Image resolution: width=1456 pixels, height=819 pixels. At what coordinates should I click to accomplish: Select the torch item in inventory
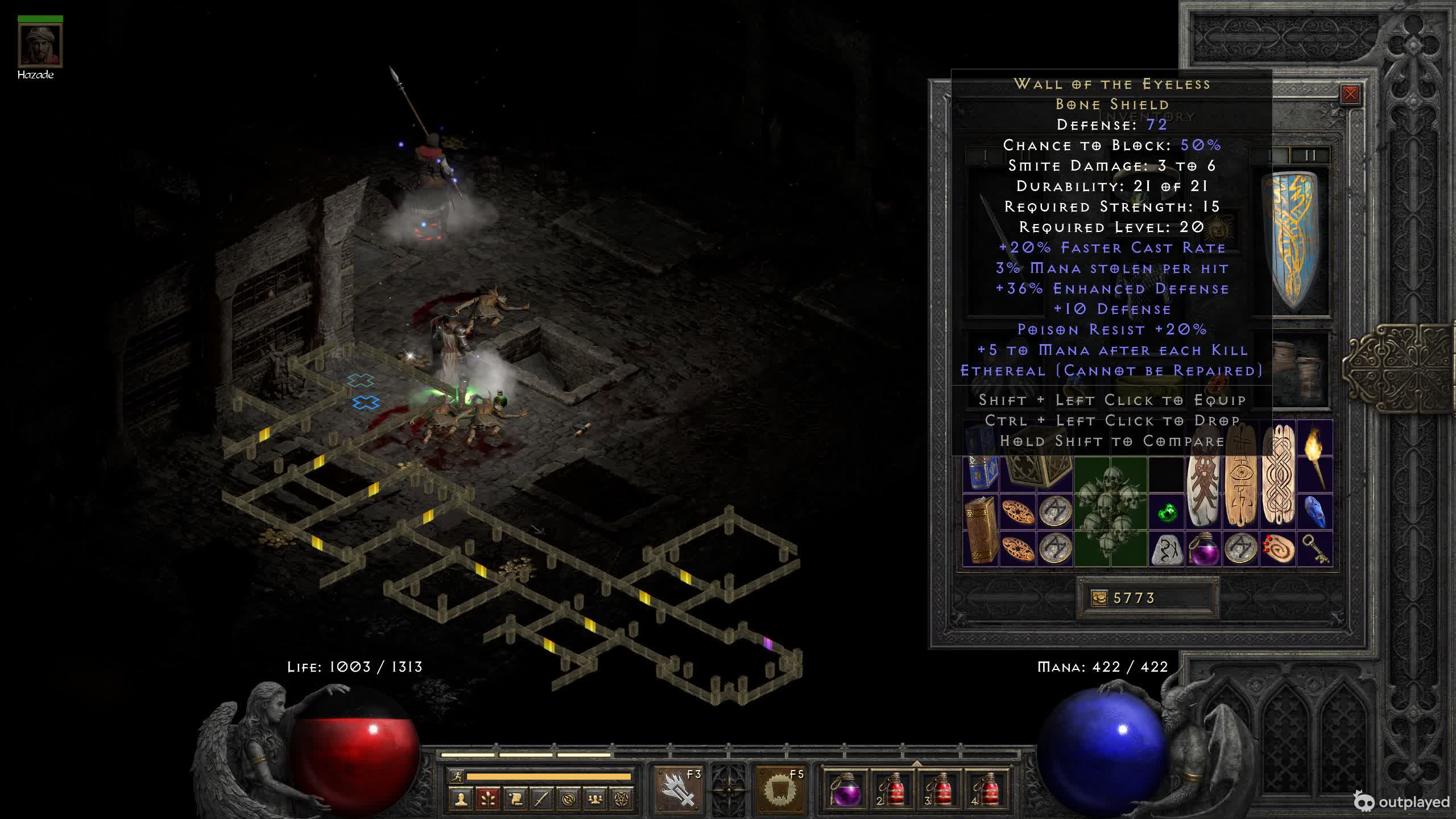tap(1314, 455)
